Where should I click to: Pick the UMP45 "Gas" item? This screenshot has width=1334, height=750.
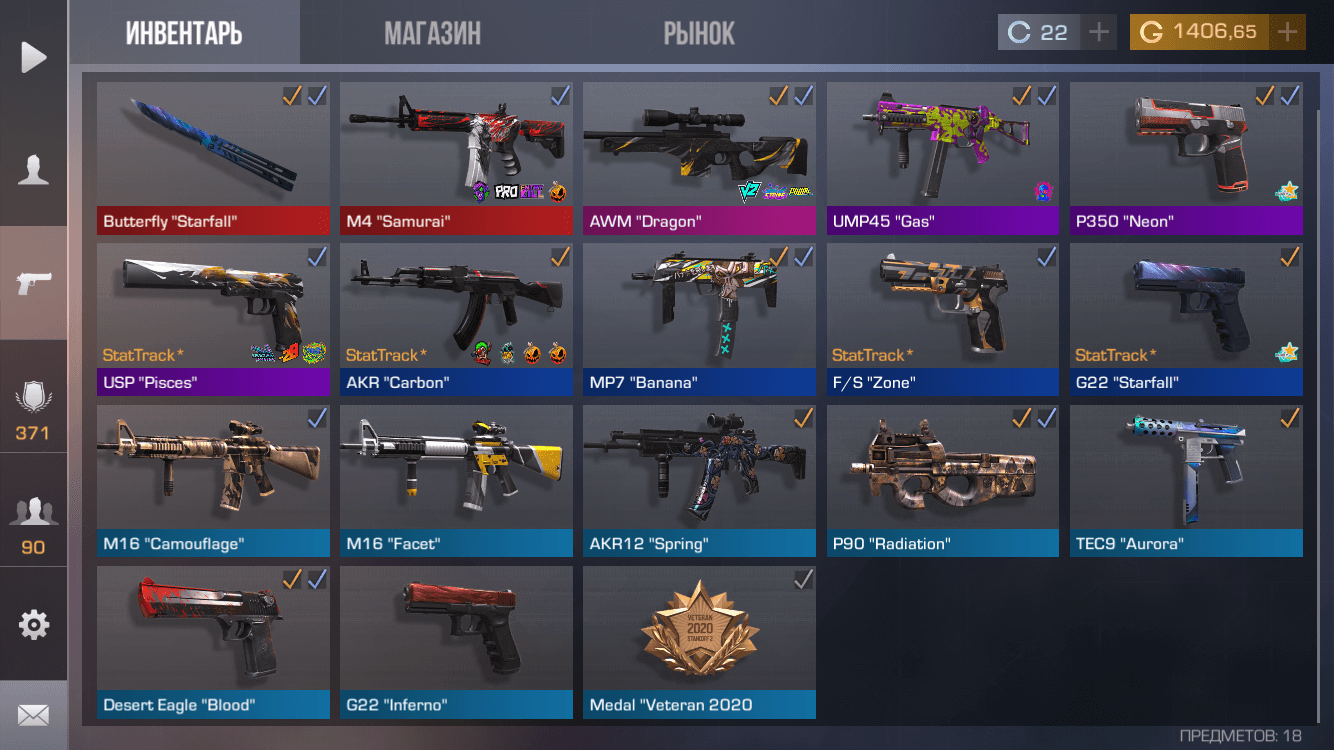pyautogui.click(x=942, y=158)
